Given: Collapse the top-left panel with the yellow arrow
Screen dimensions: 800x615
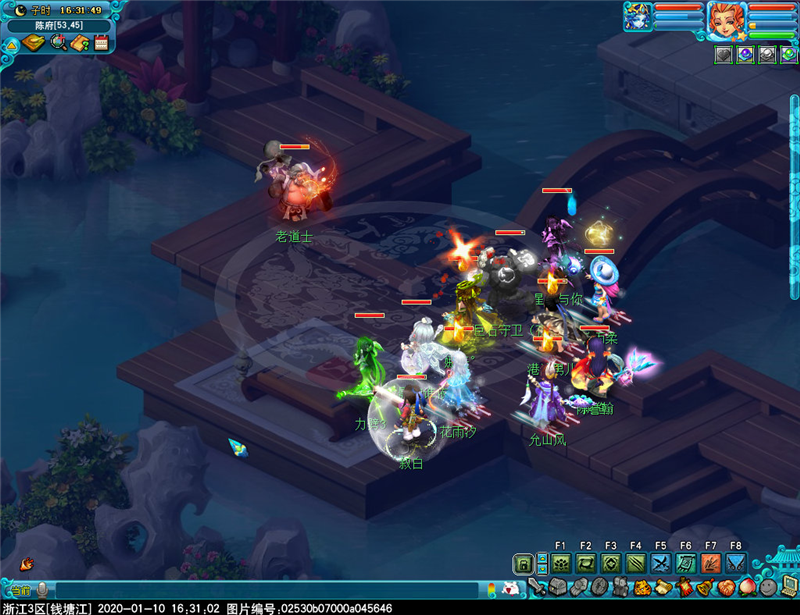Looking at the screenshot, I should [11, 44].
